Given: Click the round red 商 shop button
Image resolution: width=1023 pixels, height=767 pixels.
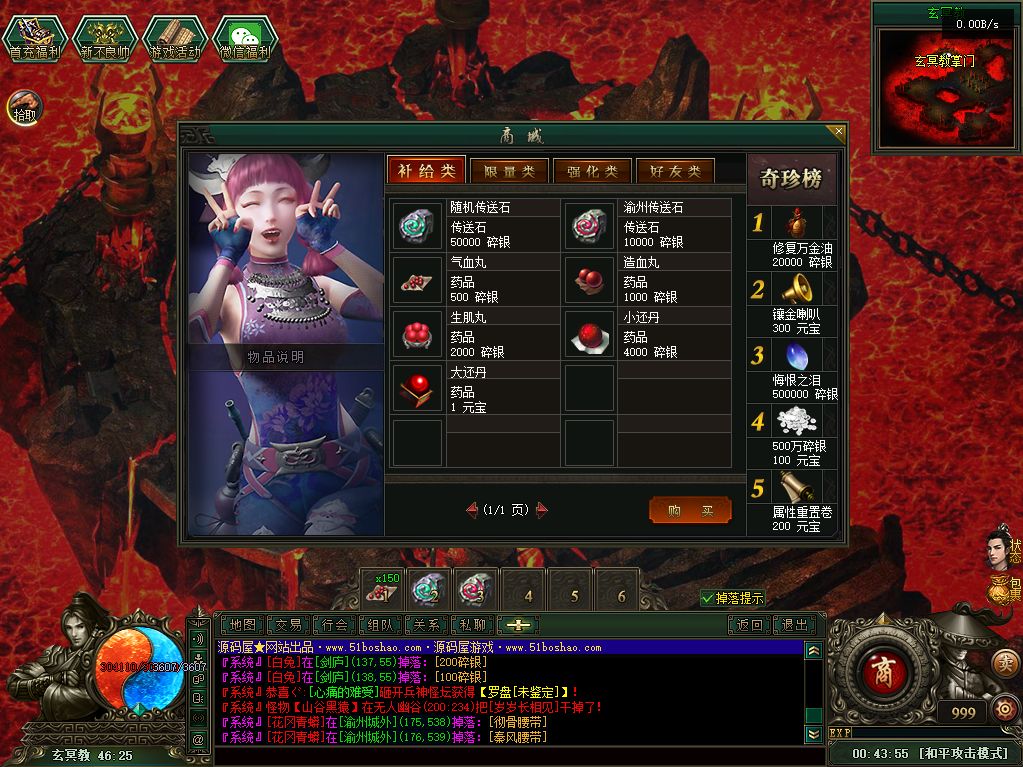Looking at the screenshot, I should 879,668.
